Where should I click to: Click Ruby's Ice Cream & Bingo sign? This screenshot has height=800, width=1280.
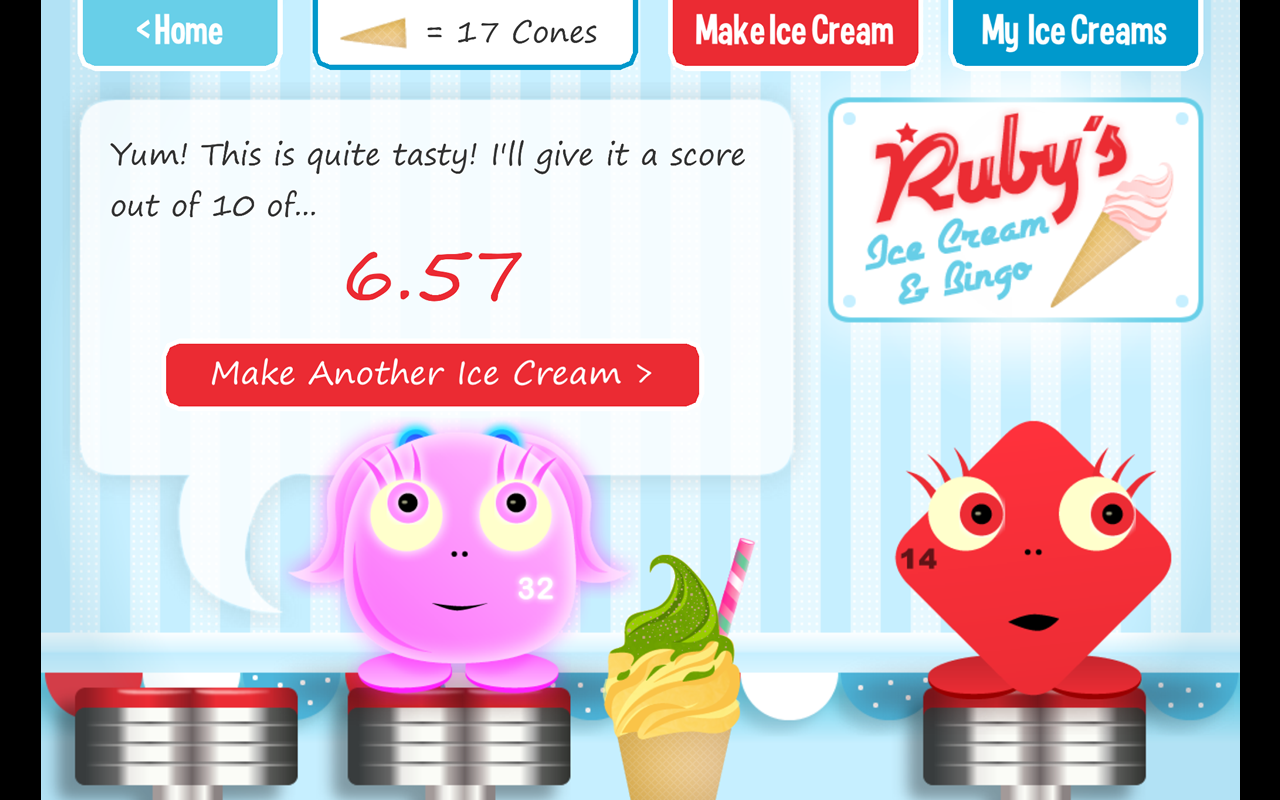pyautogui.click(x=1015, y=208)
